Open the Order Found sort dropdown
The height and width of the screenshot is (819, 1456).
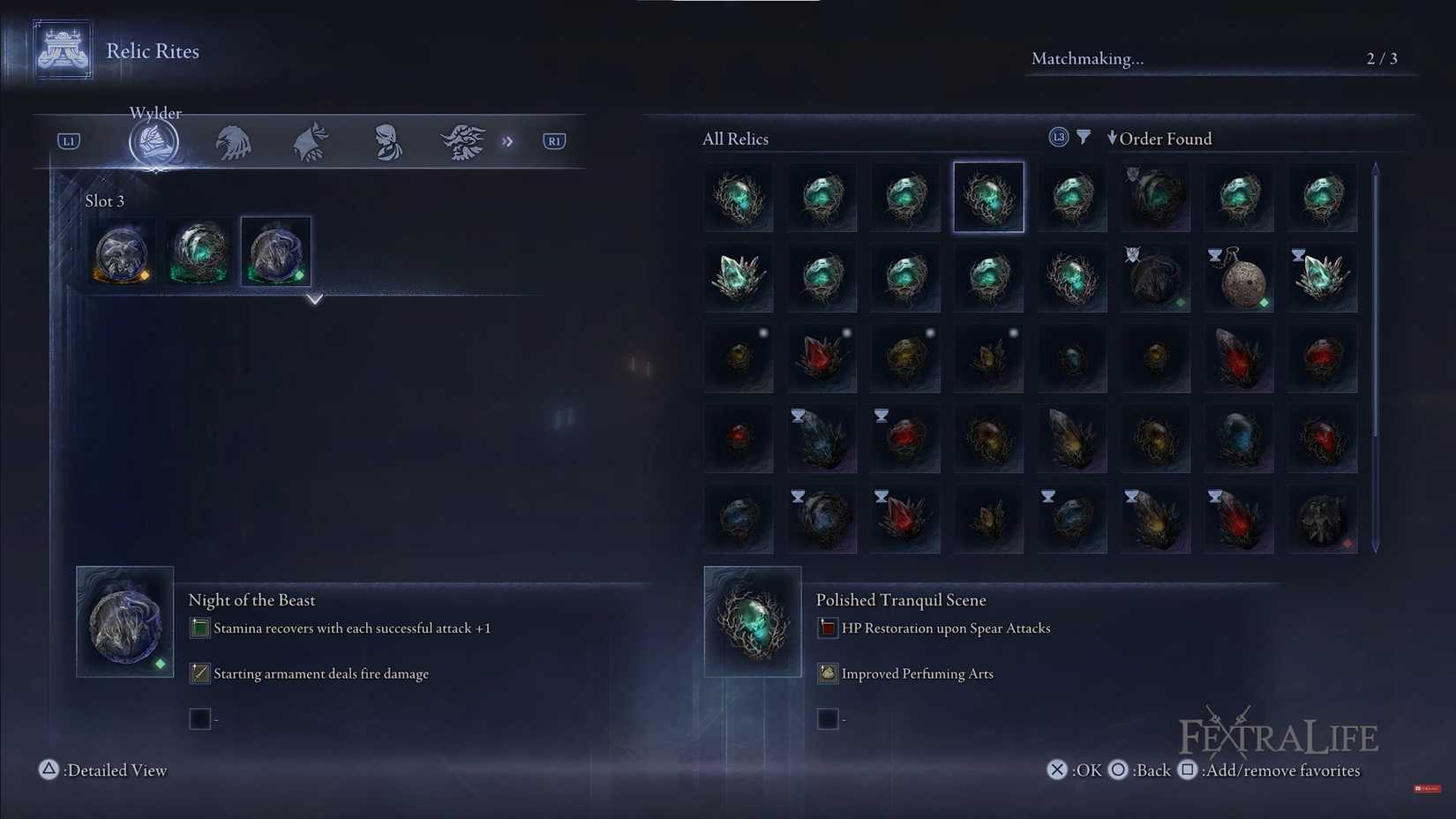pos(1160,138)
